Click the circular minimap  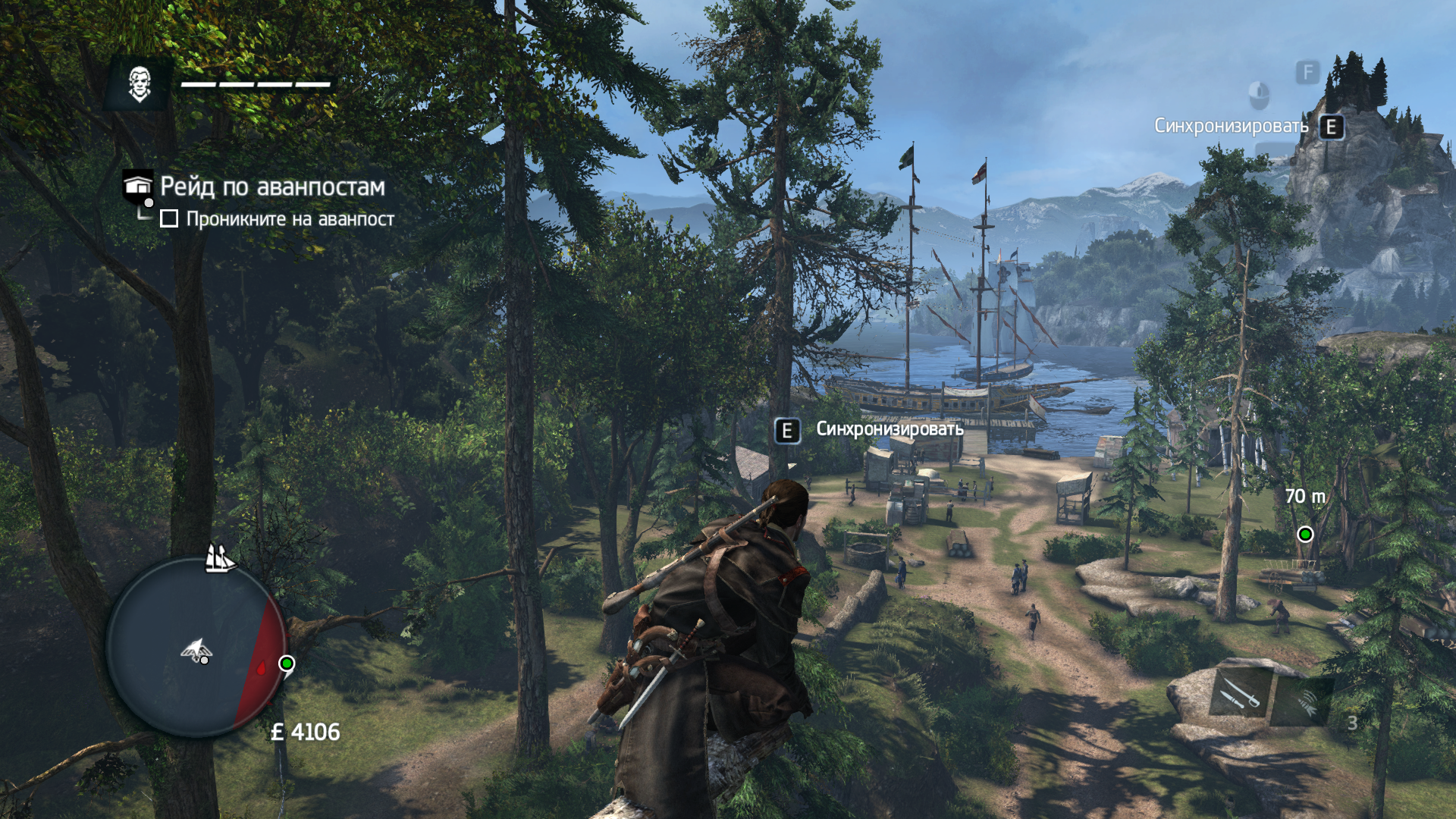click(x=196, y=647)
